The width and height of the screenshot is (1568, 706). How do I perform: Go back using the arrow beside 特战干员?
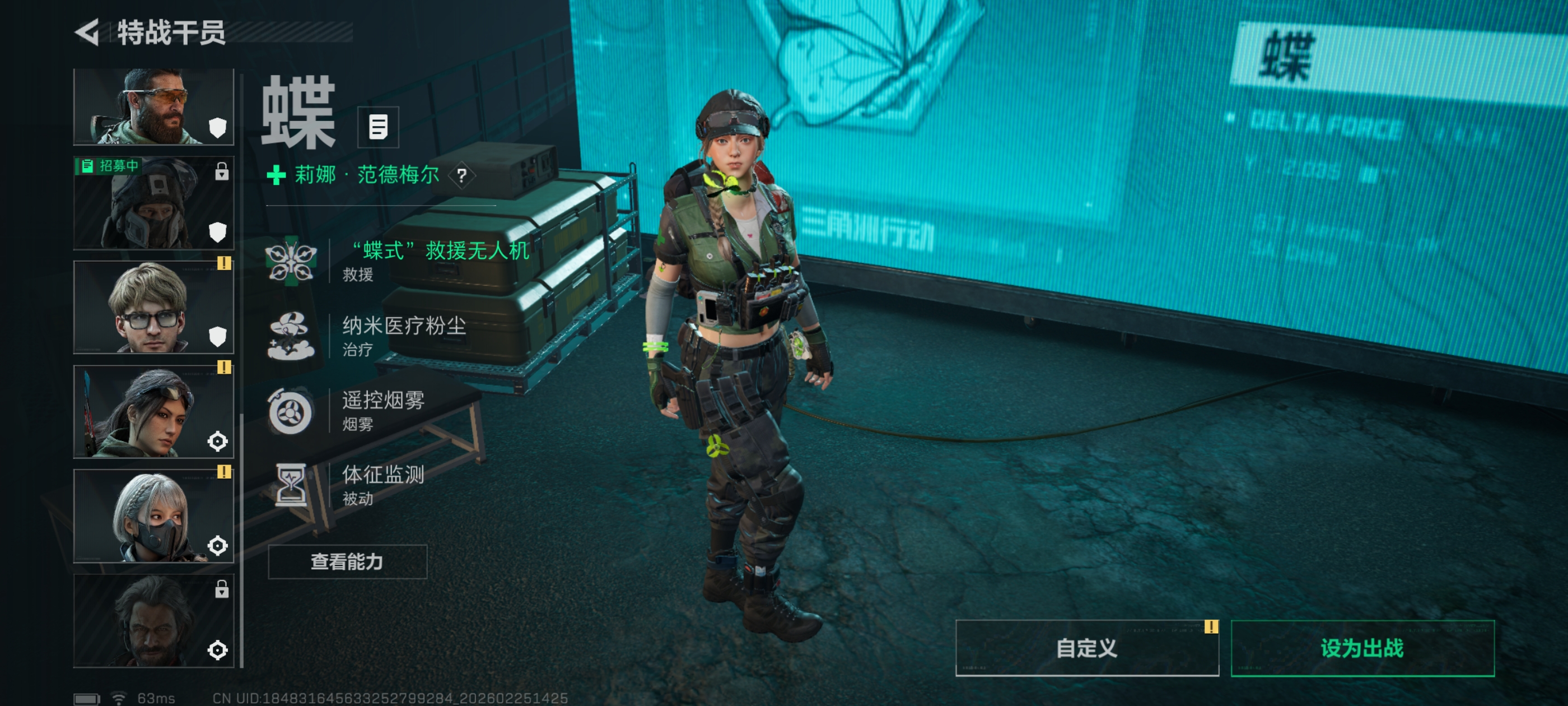click(88, 32)
